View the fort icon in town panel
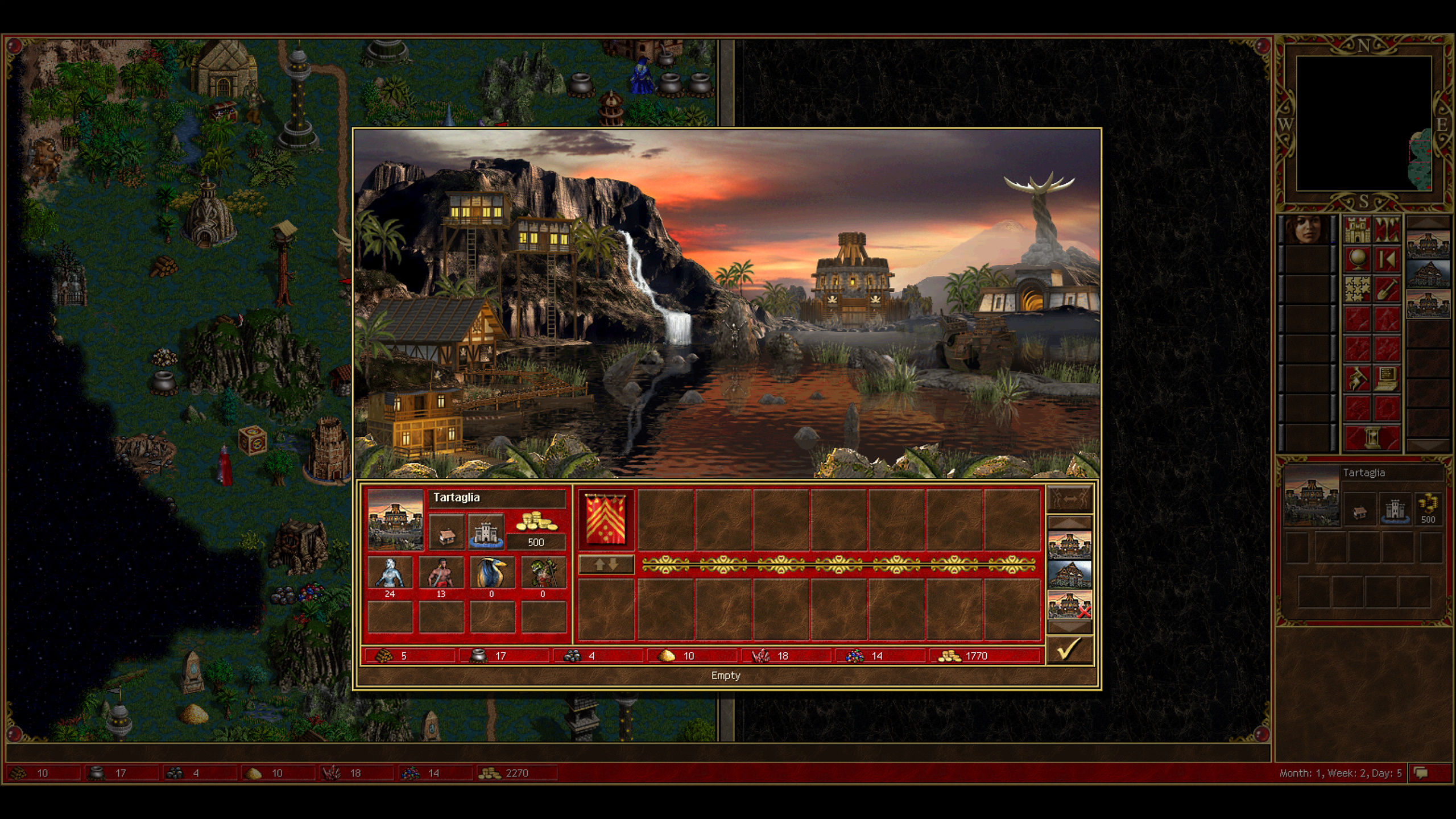This screenshot has width=1456, height=819. (486, 532)
